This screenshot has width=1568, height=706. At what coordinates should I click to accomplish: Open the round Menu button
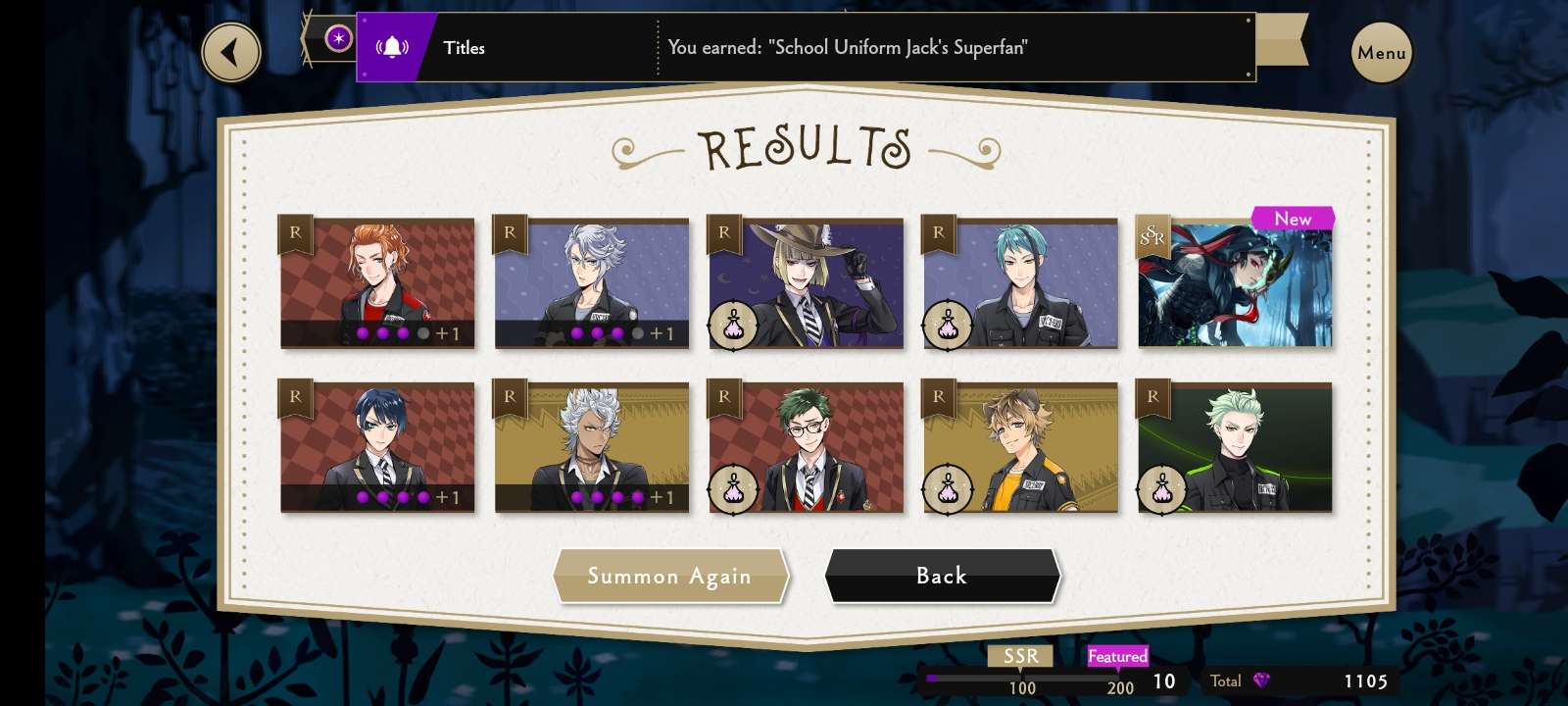(1381, 52)
